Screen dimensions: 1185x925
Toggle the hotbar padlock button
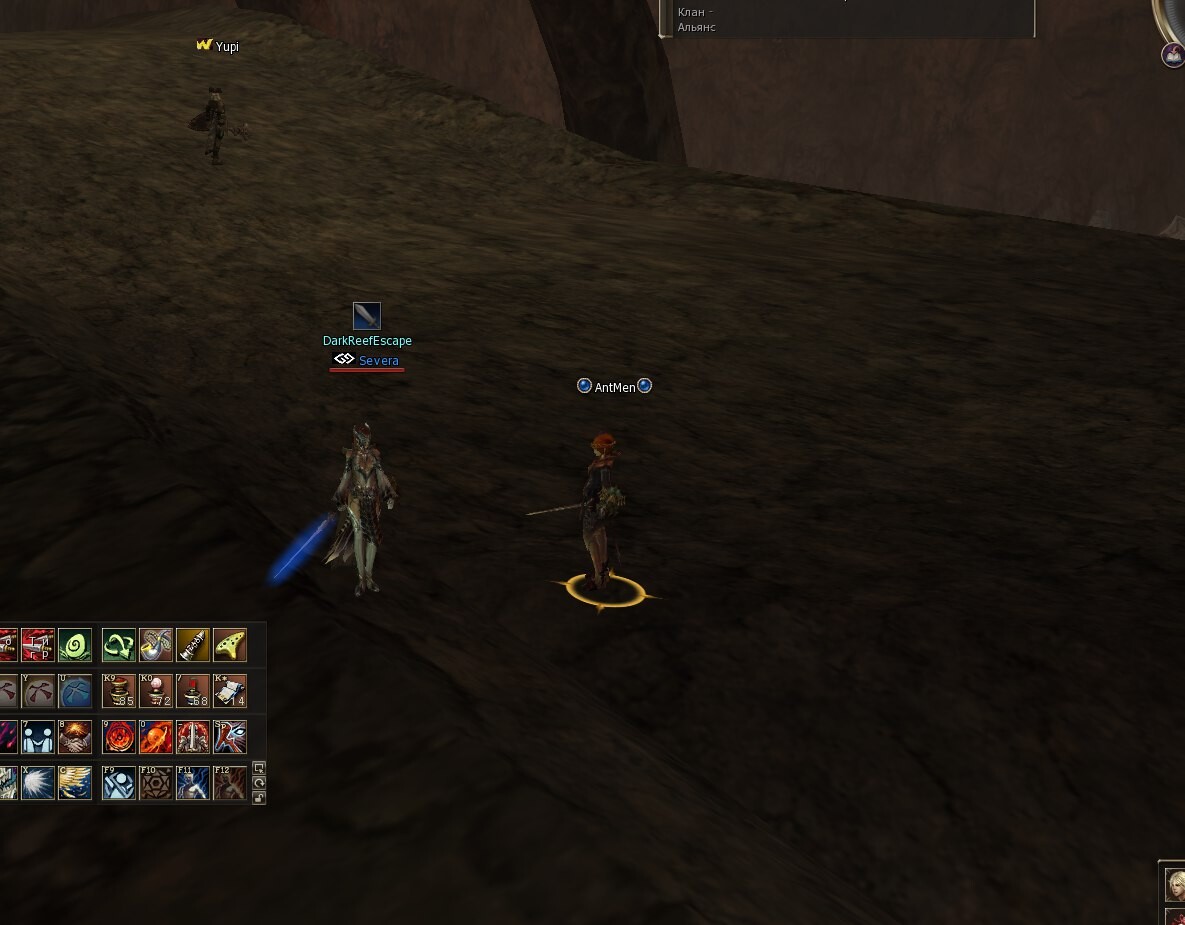click(x=259, y=797)
